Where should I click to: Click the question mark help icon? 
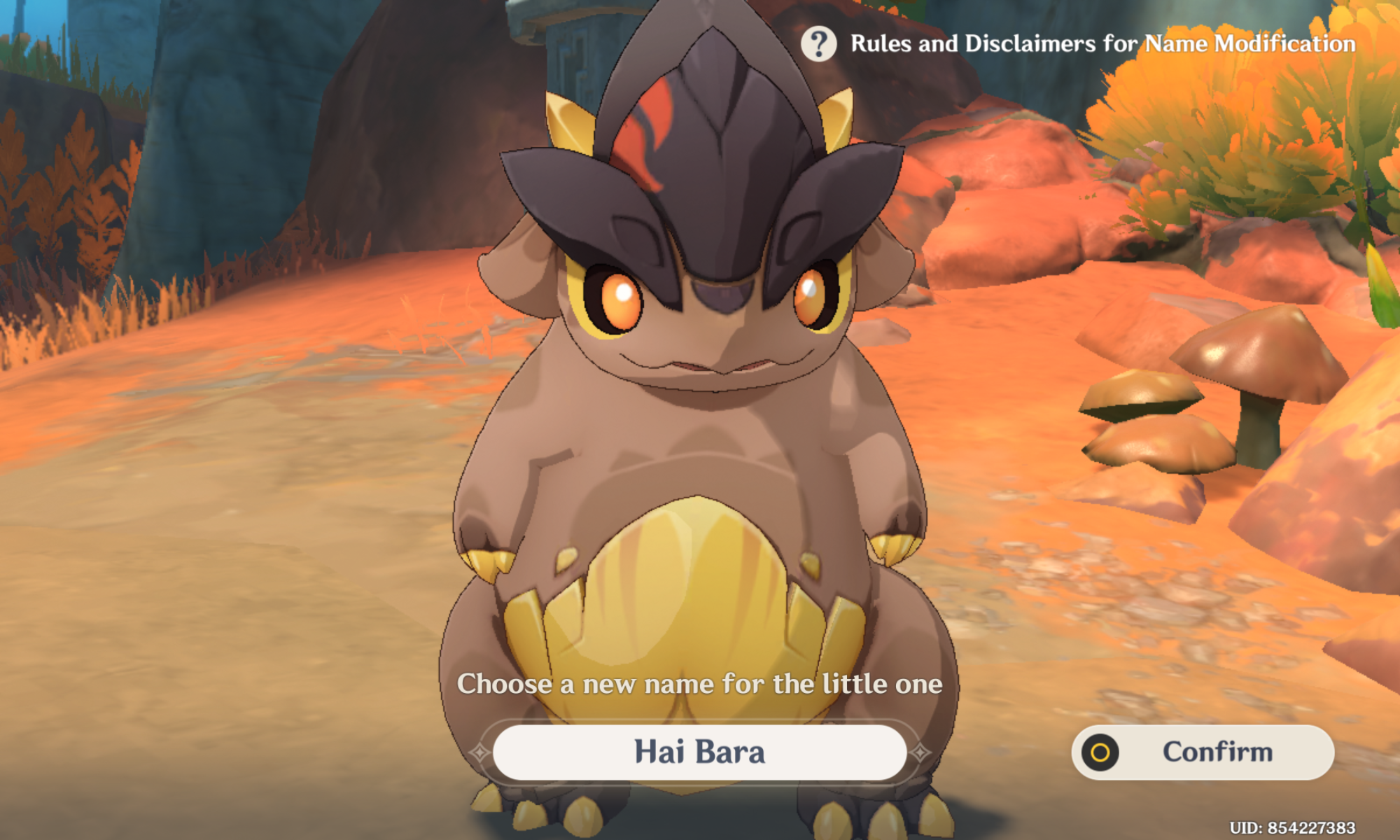click(818, 44)
